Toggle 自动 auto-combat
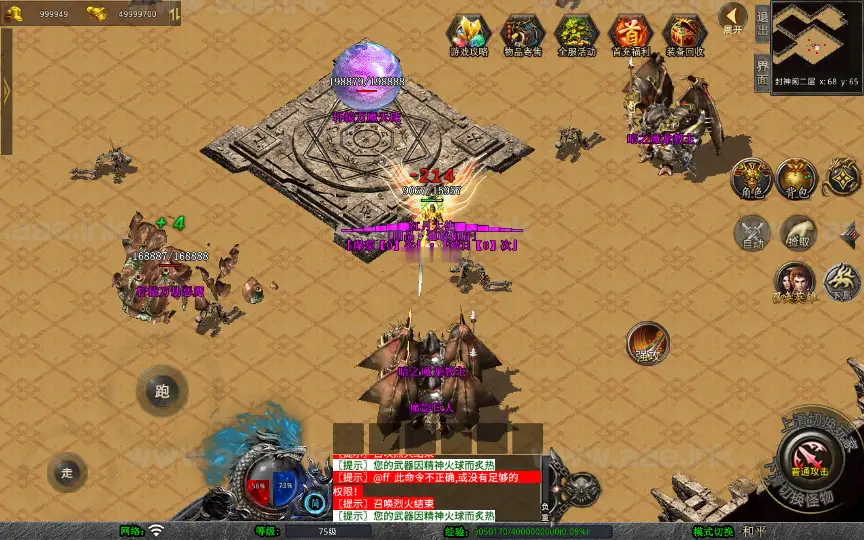The width and height of the screenshot is (864, 540). 751,233
